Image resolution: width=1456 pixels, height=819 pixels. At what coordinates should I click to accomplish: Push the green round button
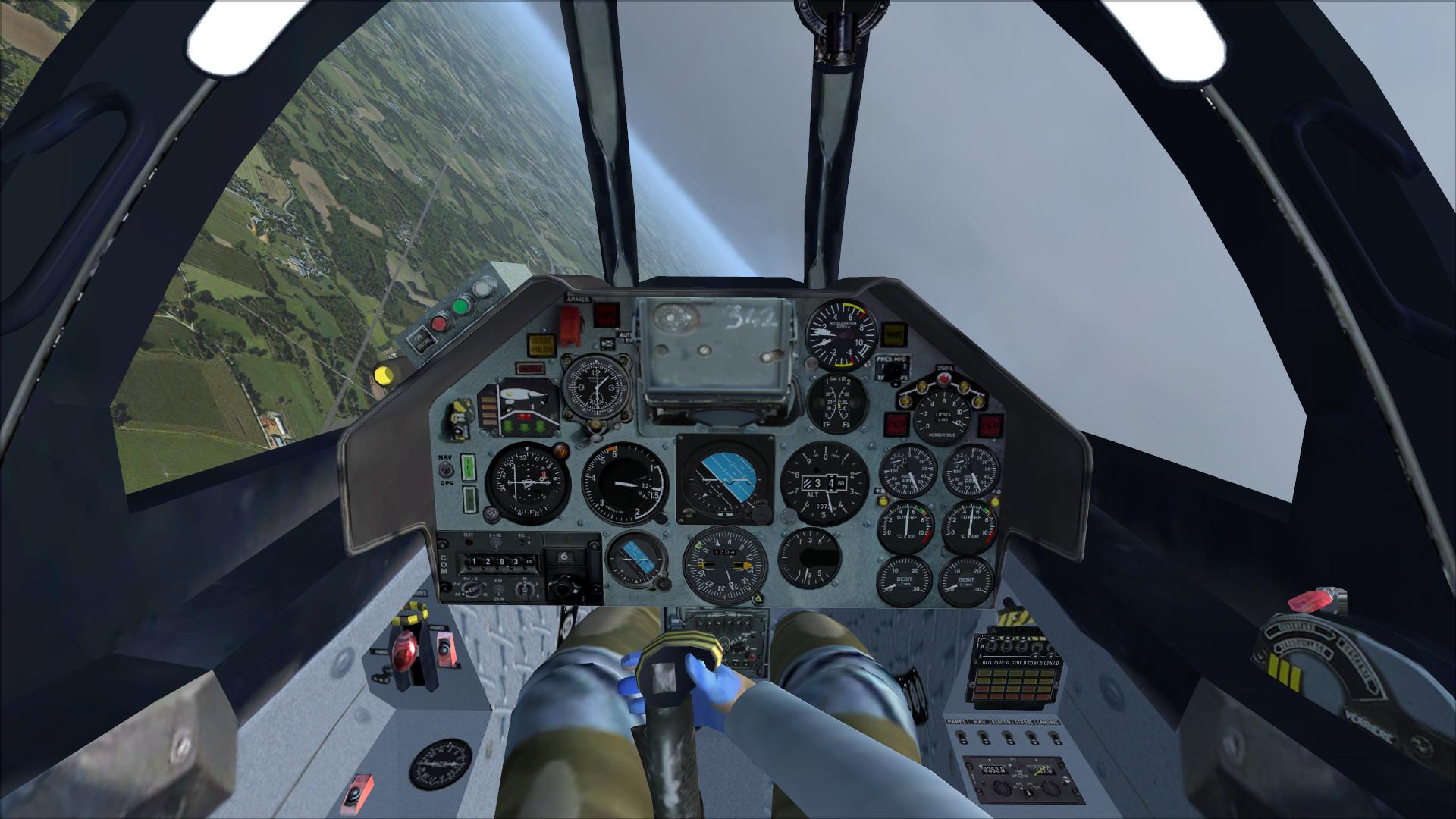click(460, 306)
